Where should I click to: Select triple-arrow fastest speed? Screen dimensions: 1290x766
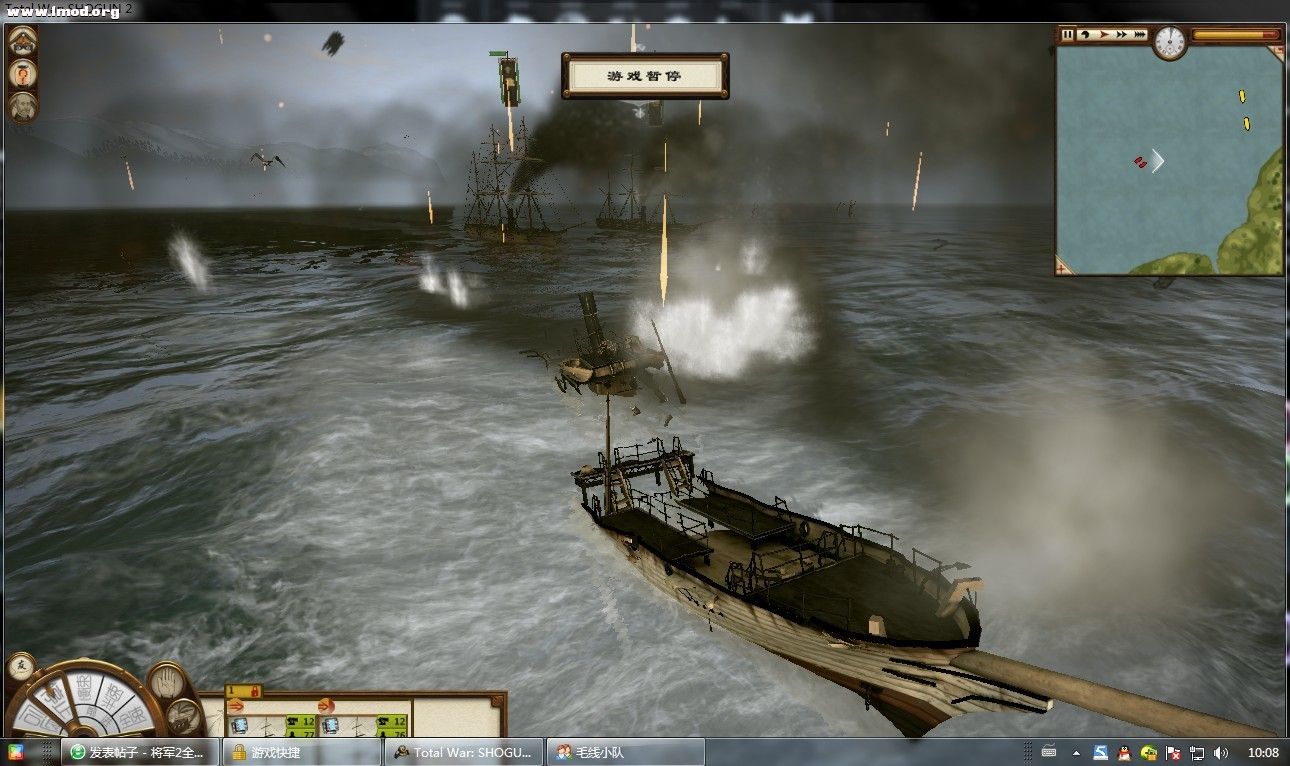click(x=1141, y=35)
